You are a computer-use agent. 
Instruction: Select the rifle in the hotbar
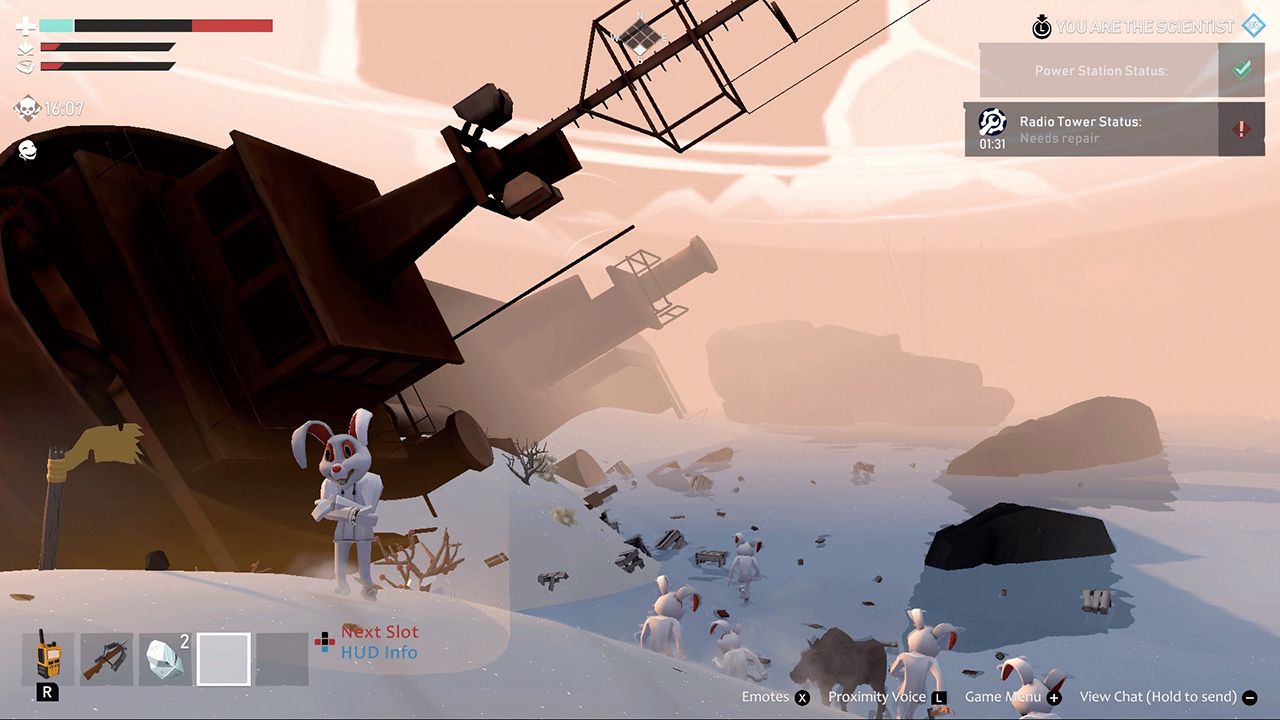click(x=105, y=659)
